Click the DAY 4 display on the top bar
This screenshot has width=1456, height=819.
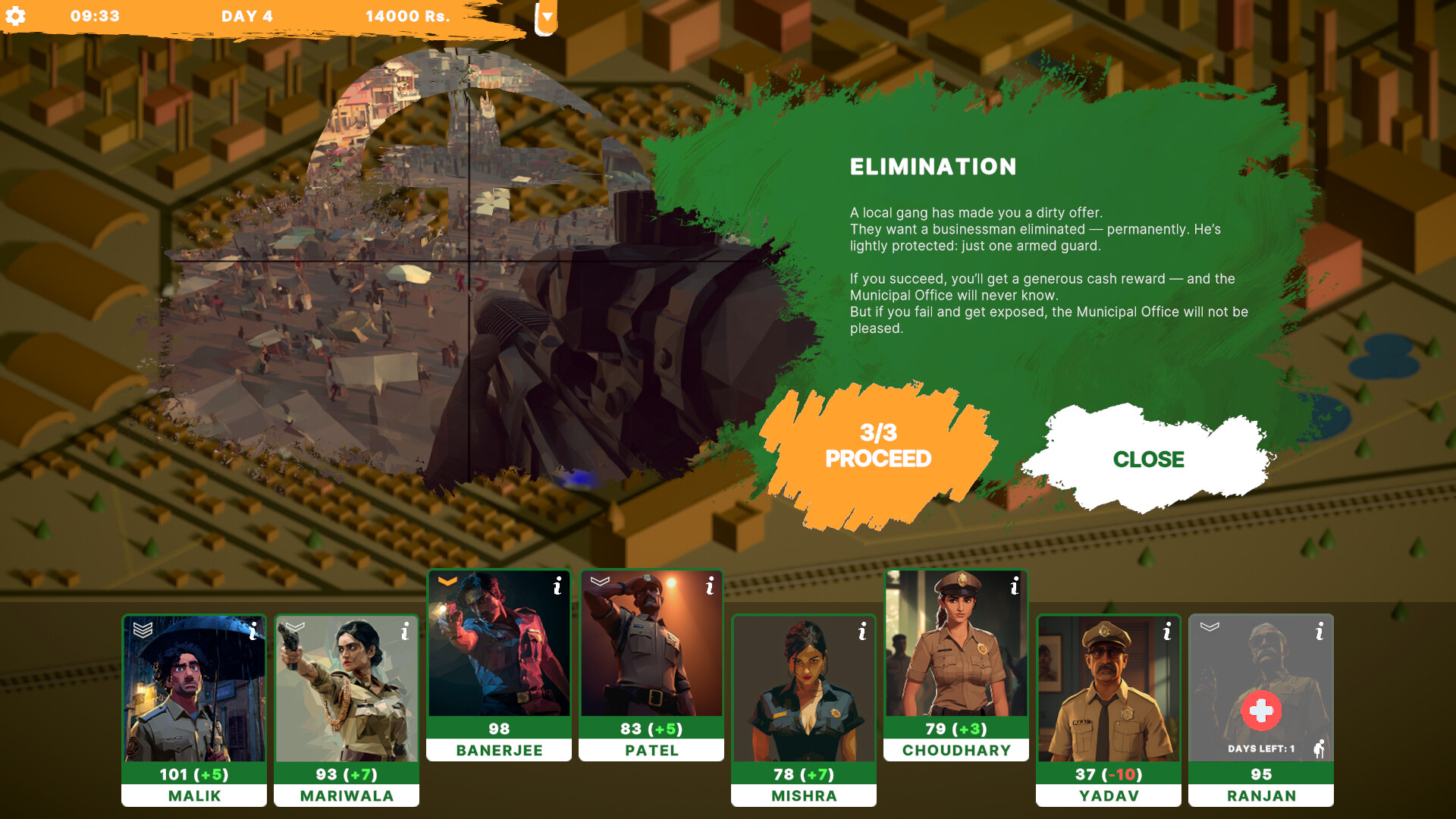pos(246,15)
